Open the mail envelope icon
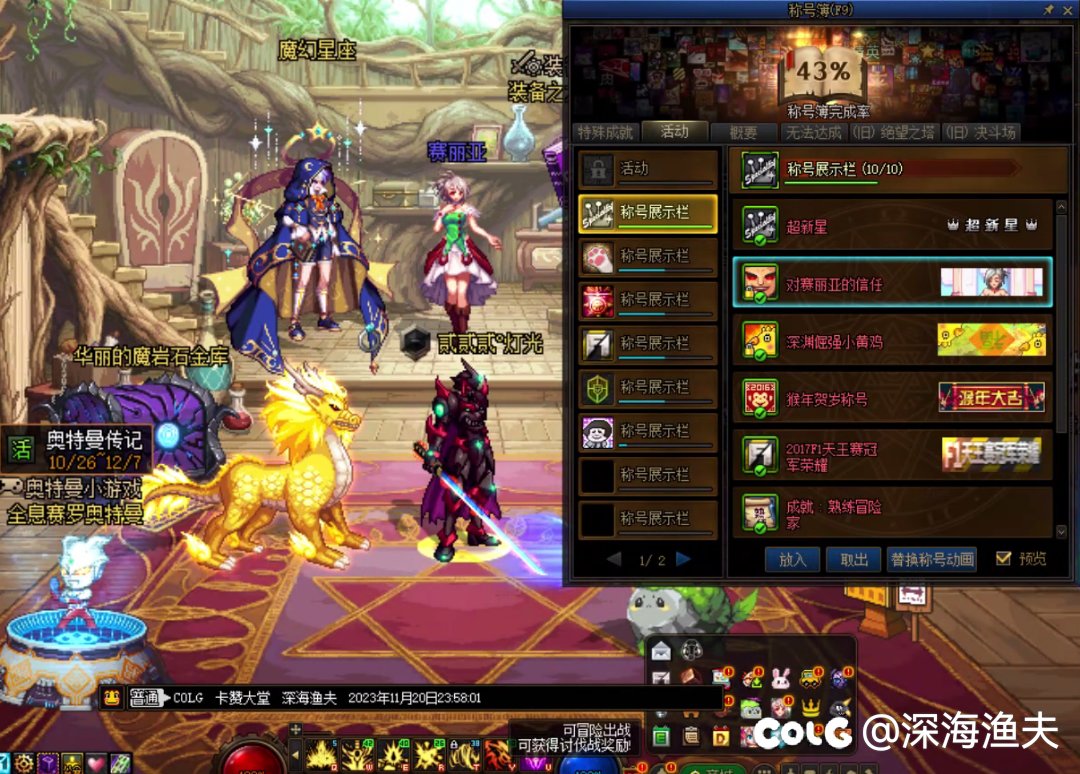1080x774 pixels. 660,651
